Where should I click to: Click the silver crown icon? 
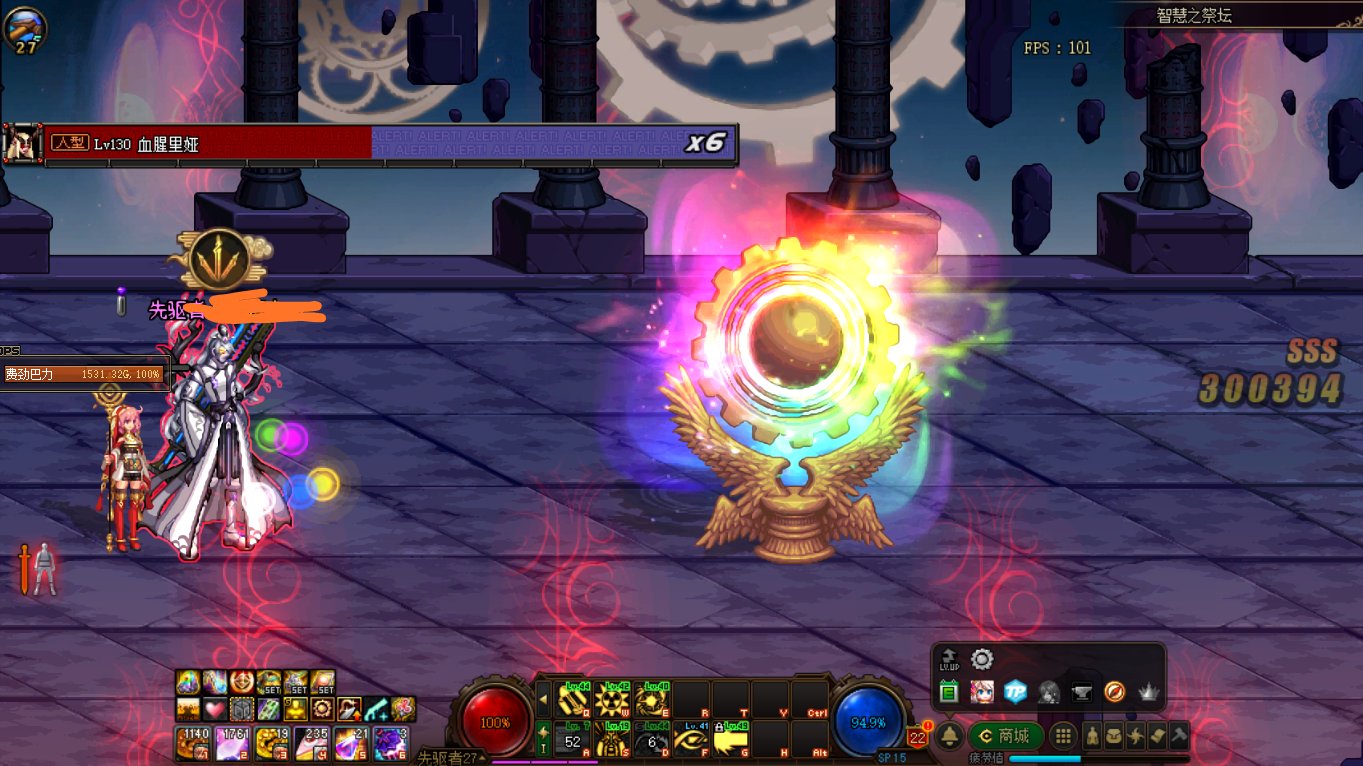[1147, 691]
